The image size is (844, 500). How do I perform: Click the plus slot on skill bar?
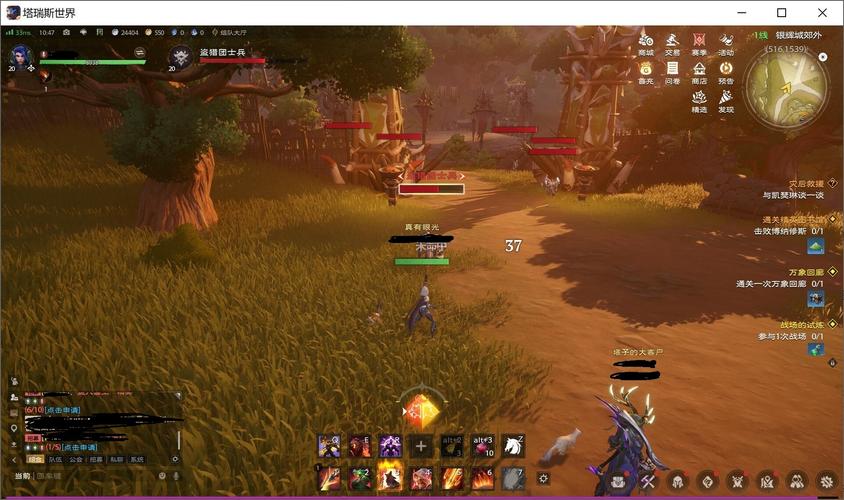(x=421, y=447)
